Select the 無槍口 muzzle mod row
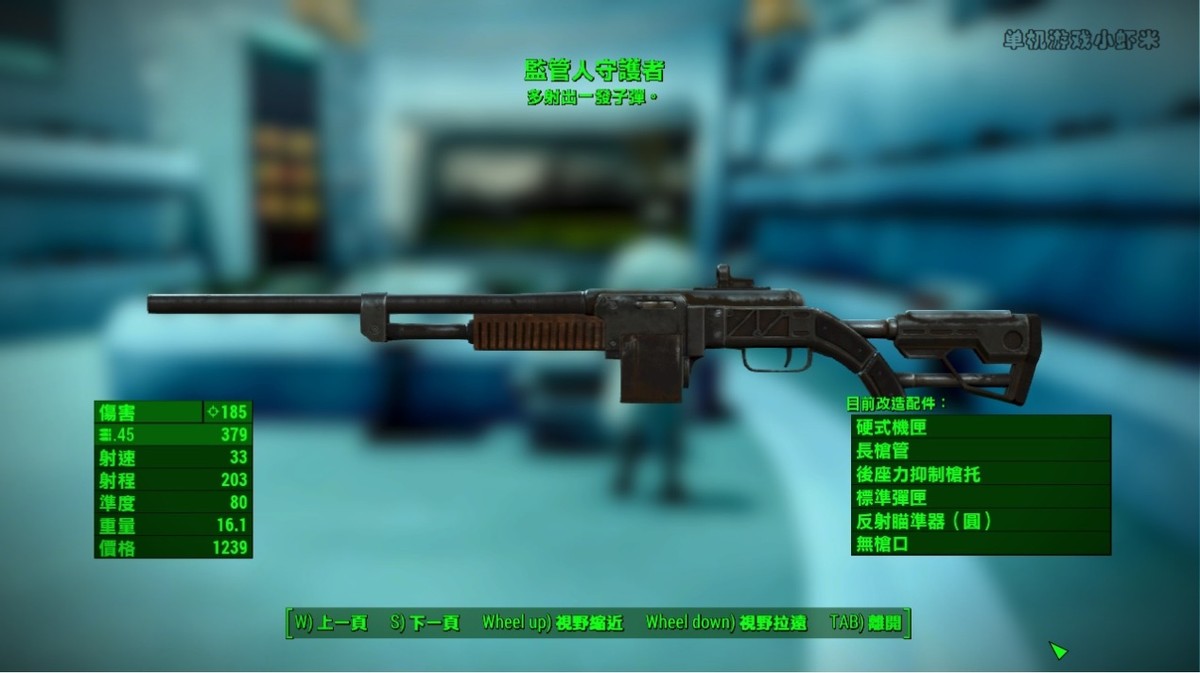The height and width of the screenshot is (673, 1200). 980,543
